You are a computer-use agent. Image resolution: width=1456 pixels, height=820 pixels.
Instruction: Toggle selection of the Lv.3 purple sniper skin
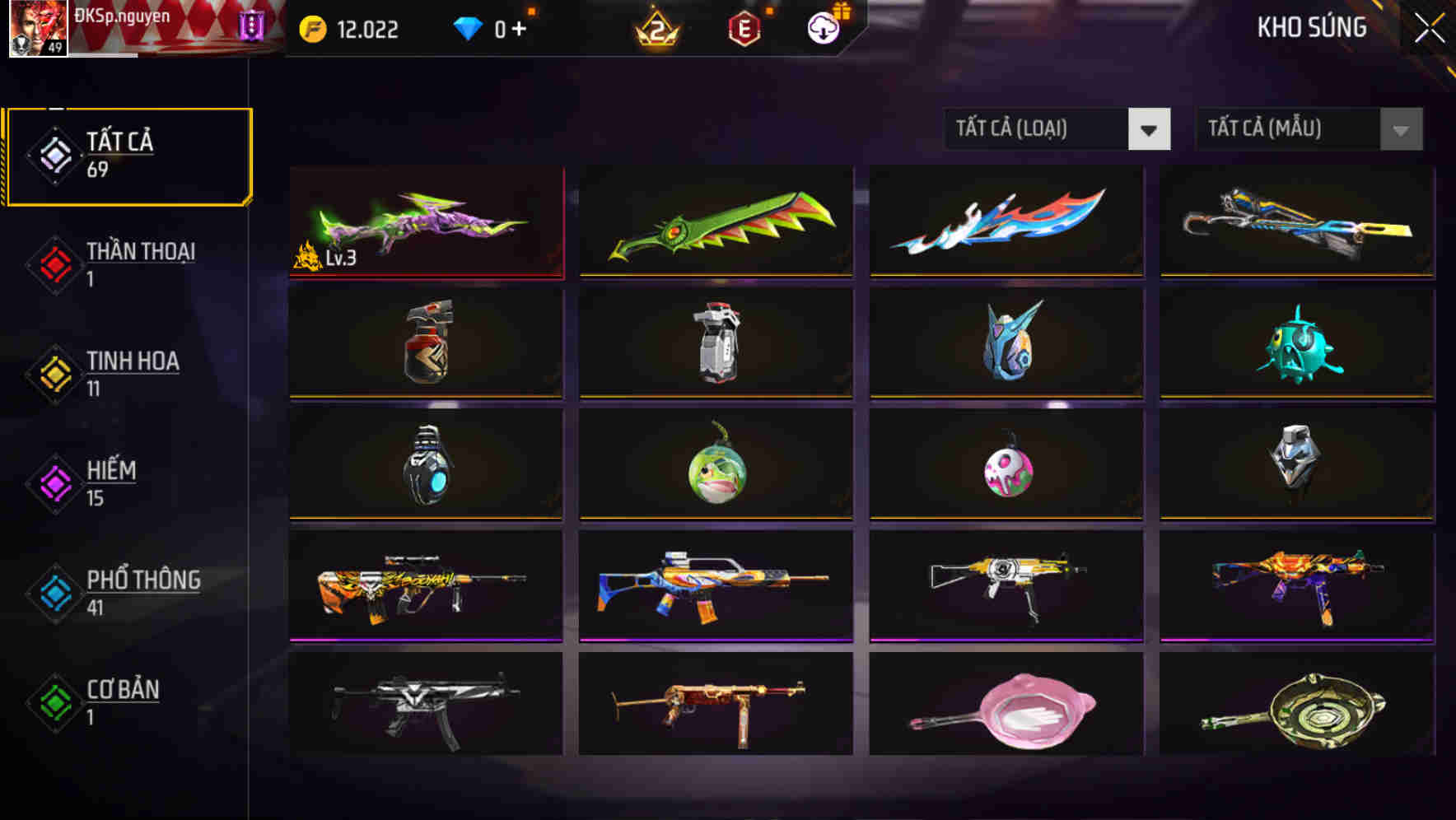[x=425, y=222]
